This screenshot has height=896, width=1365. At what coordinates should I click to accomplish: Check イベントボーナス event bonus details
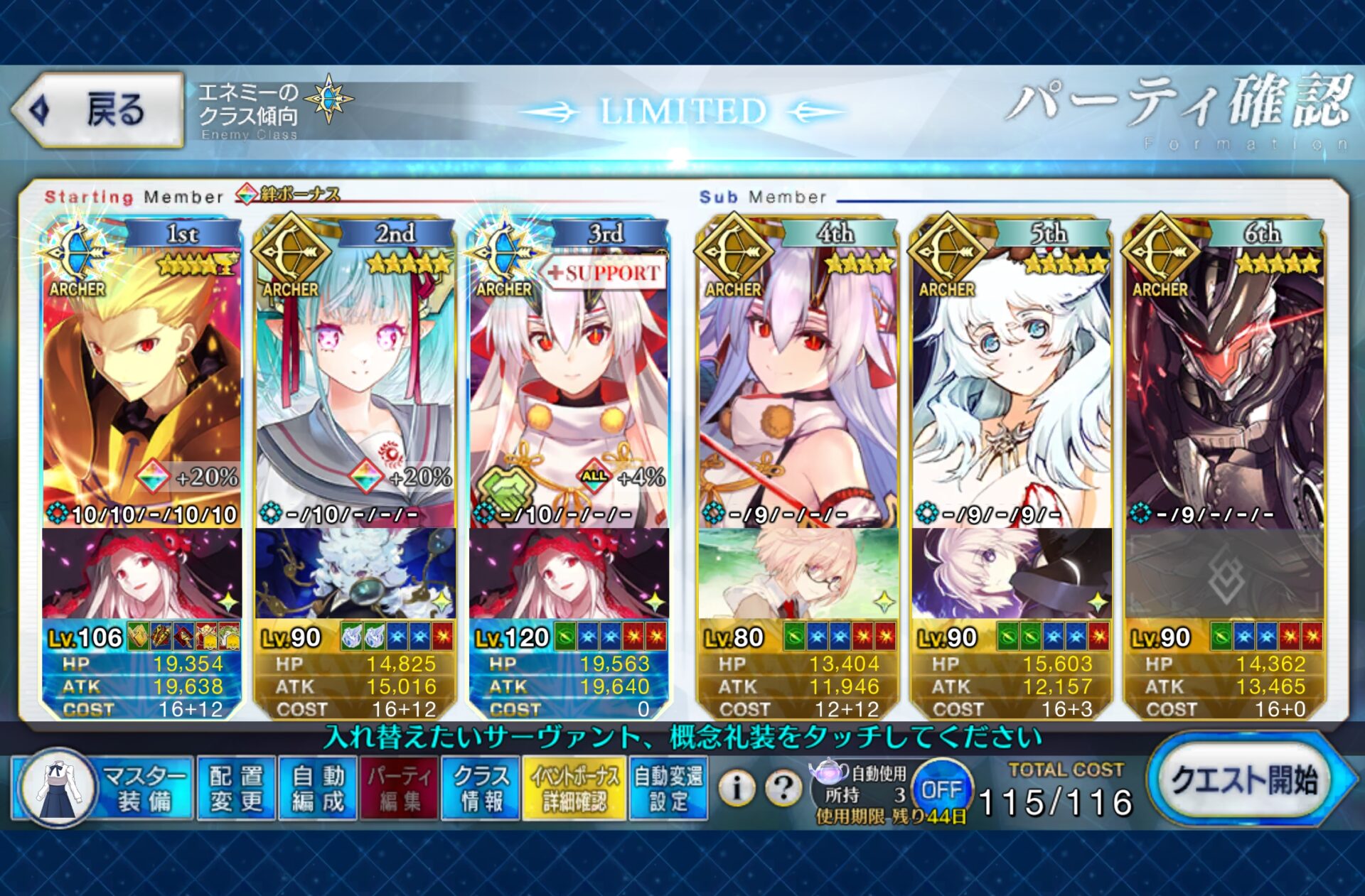[574, 788]
